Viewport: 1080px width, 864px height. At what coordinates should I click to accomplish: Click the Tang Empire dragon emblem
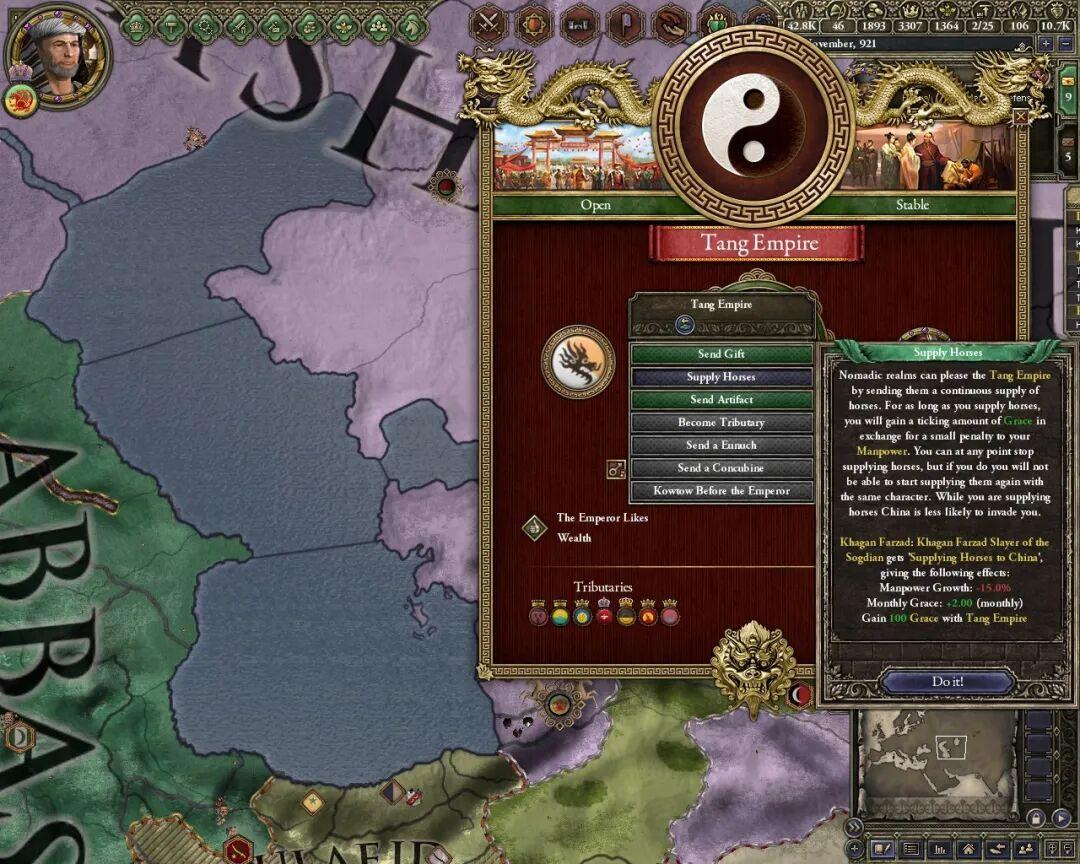tap(578, 360)
